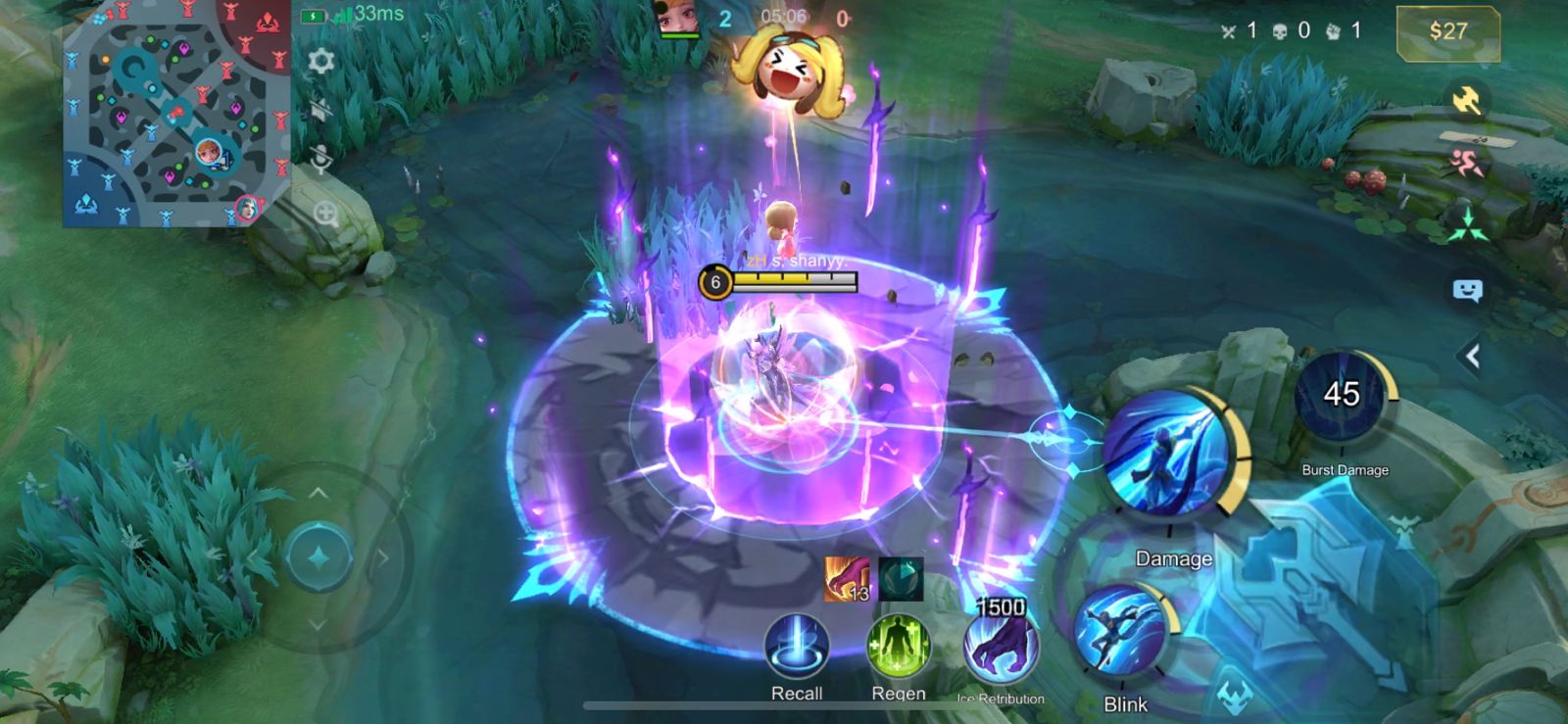Tap the Burst Damage ultimate skill
Image resolution: width=1568 pixels, height=724 pixels.
coord(1341,396)
